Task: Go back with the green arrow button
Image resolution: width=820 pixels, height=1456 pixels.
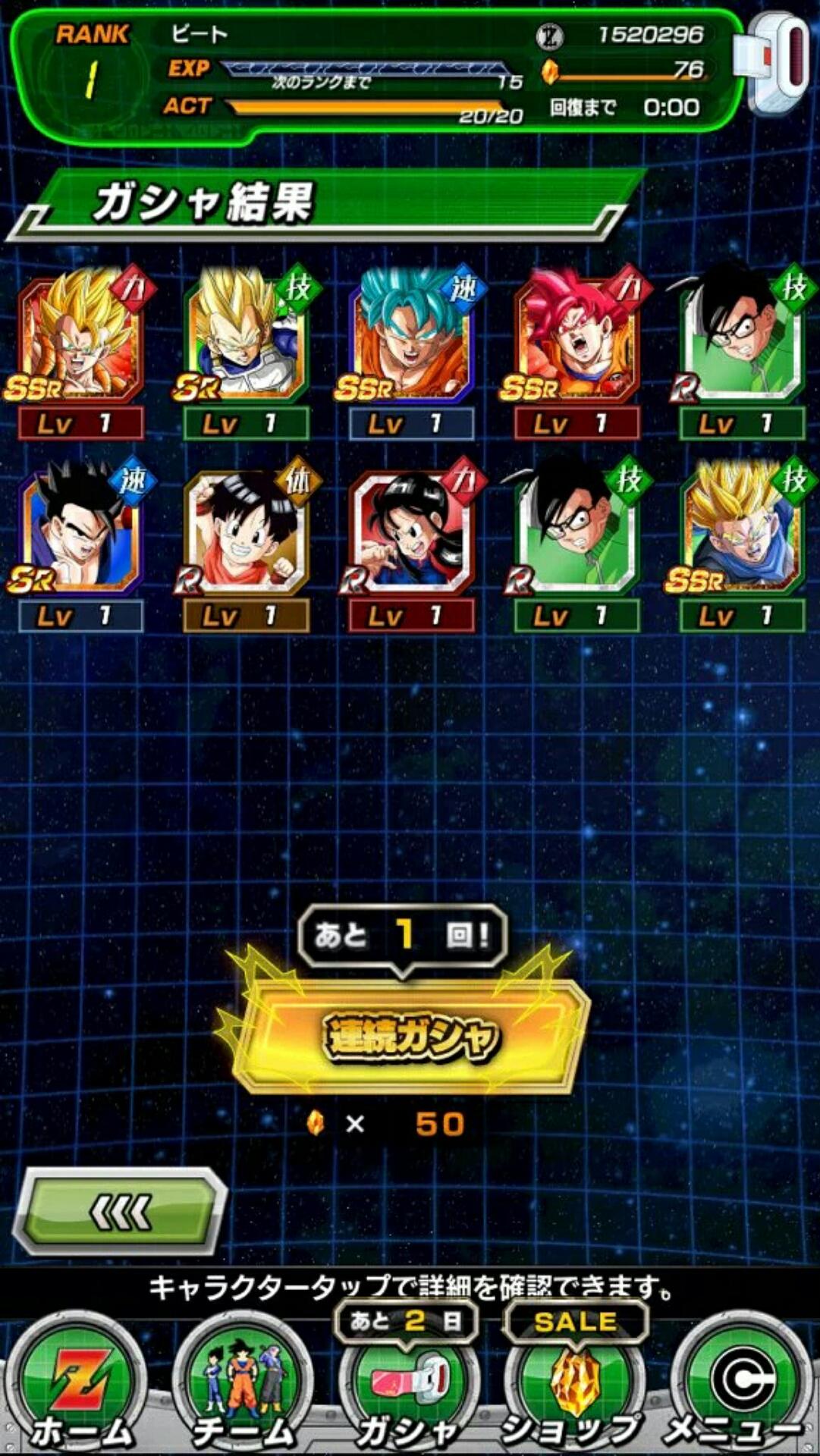Action: click(121, 1213)
